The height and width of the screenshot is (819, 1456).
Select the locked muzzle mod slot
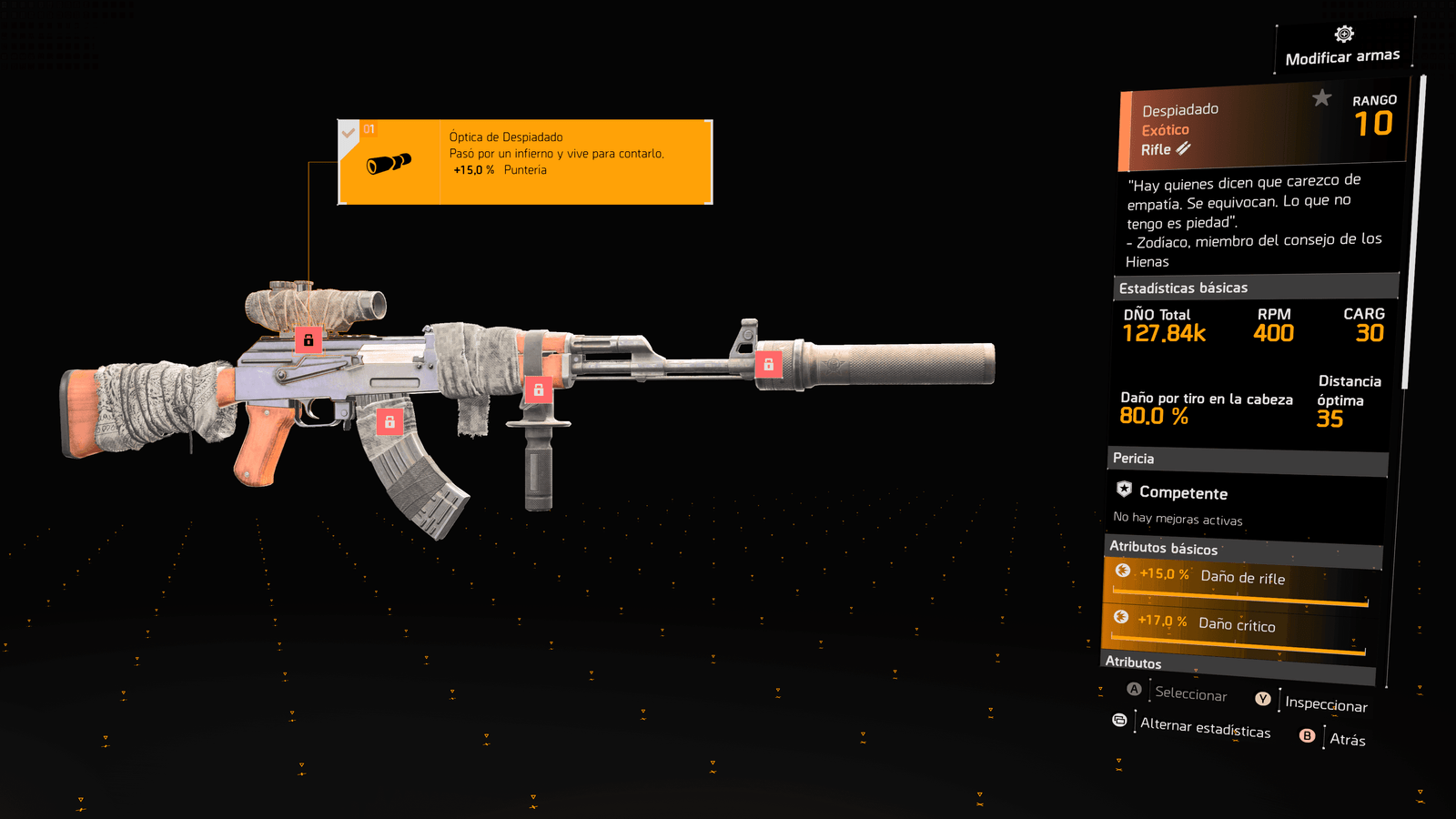click(768, 365)
